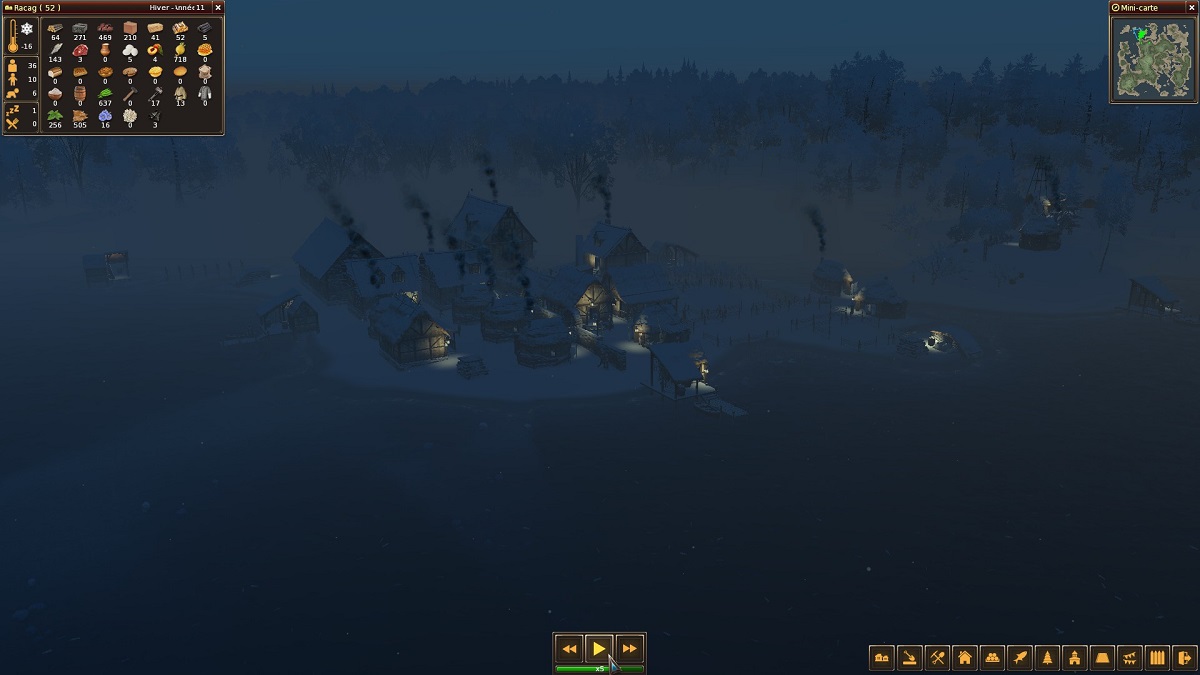The height and width of the screenshot is (675, 1200).
Task: Open the fish food production menu
Action: [x=1020, y=657]
